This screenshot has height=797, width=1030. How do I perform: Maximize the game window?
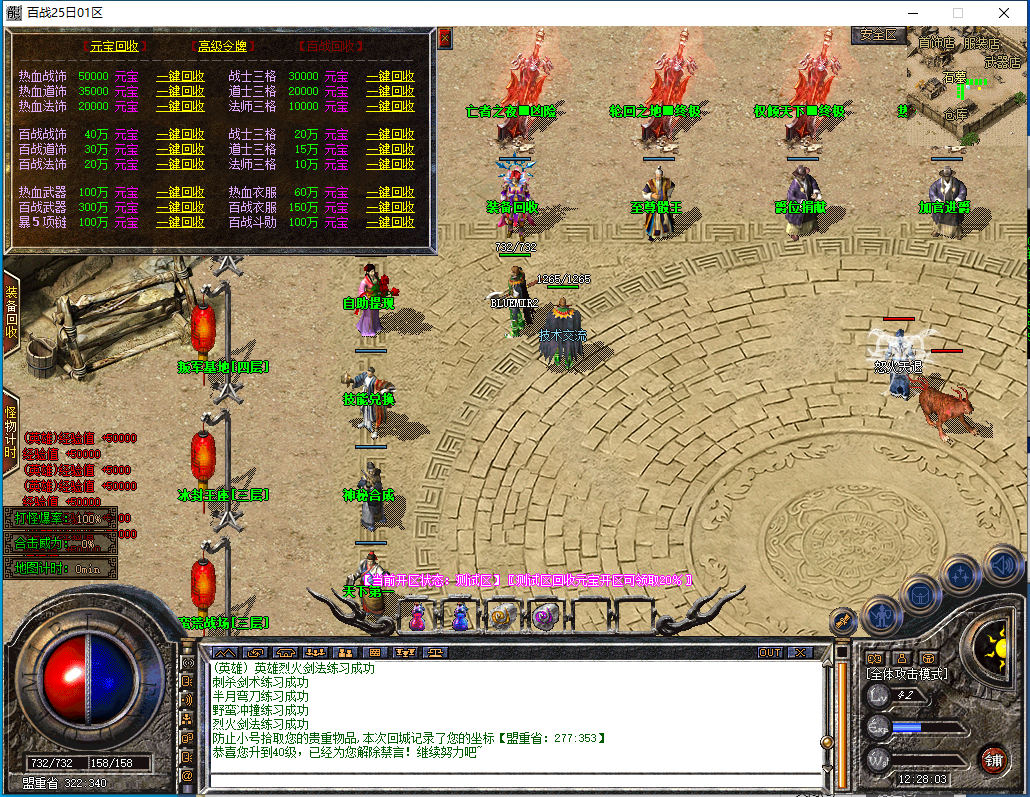(957, 13)
